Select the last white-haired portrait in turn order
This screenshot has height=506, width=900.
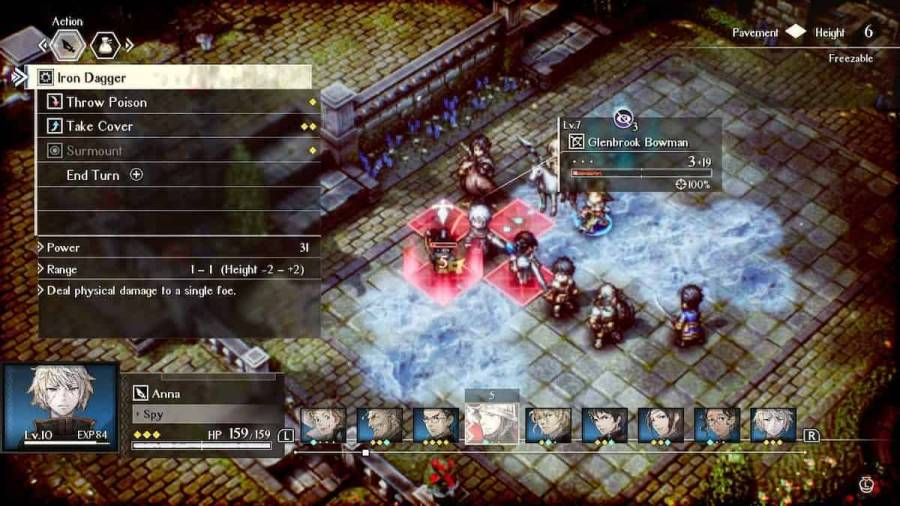tap(773, 424)
